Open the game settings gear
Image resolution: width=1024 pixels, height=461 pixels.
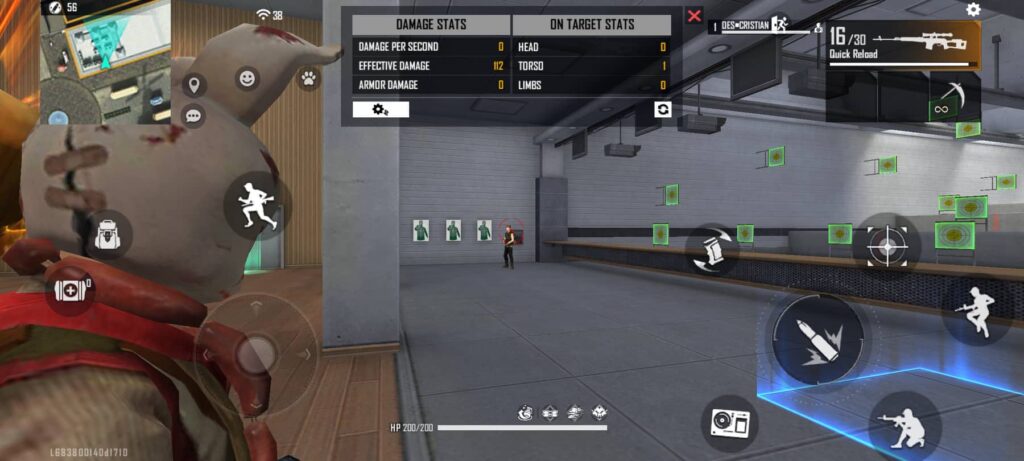[x=973, y=10]
